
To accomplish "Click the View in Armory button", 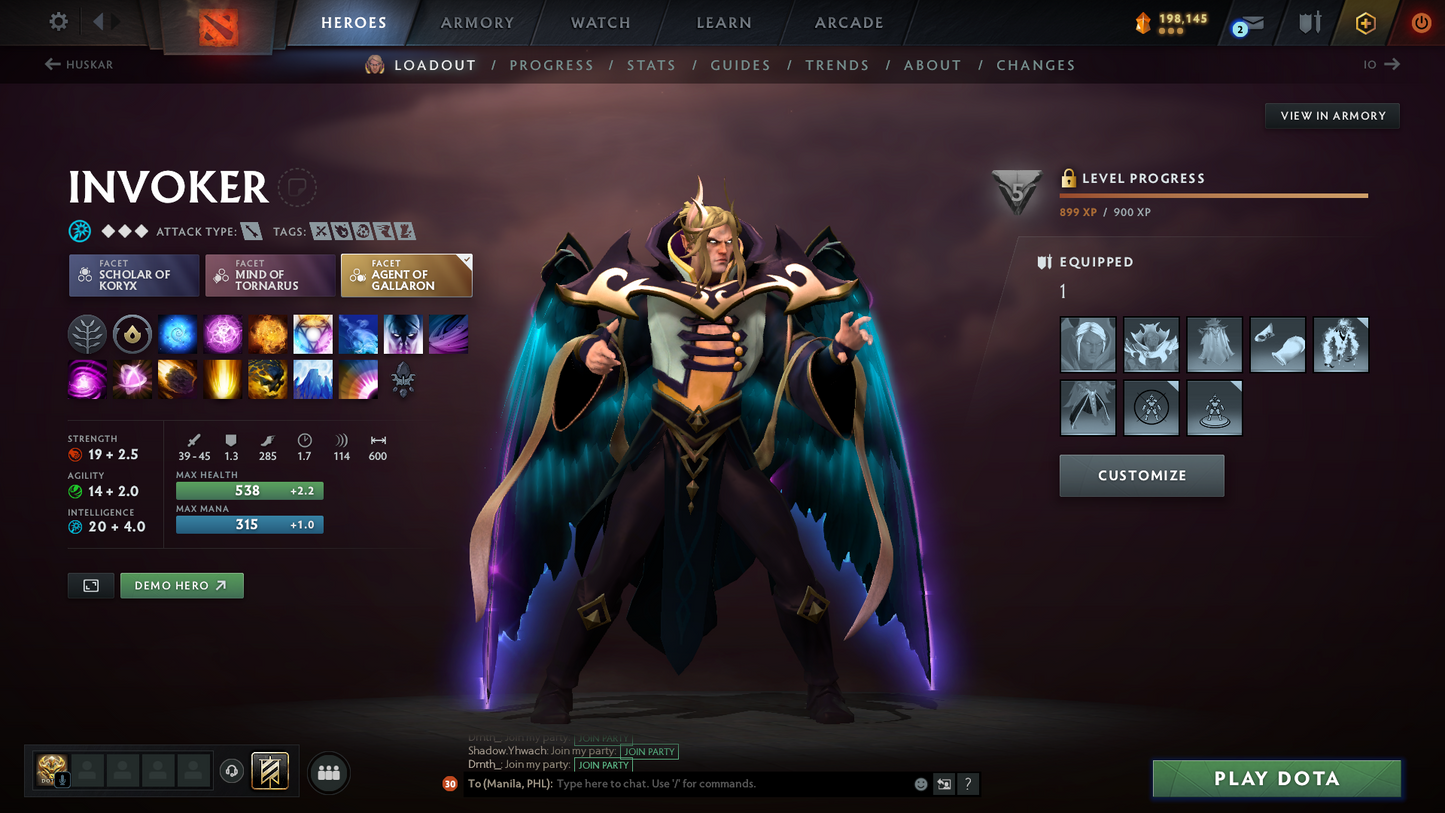I will 1332,116.
